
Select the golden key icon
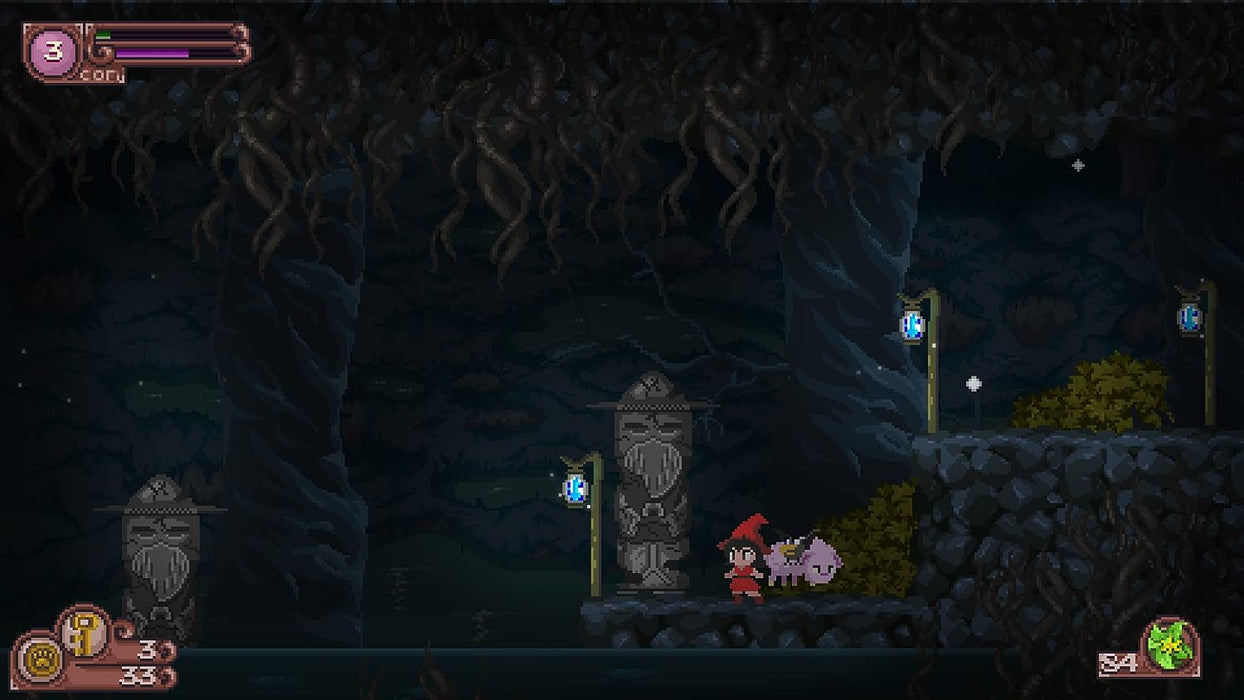tap(84, 633)
